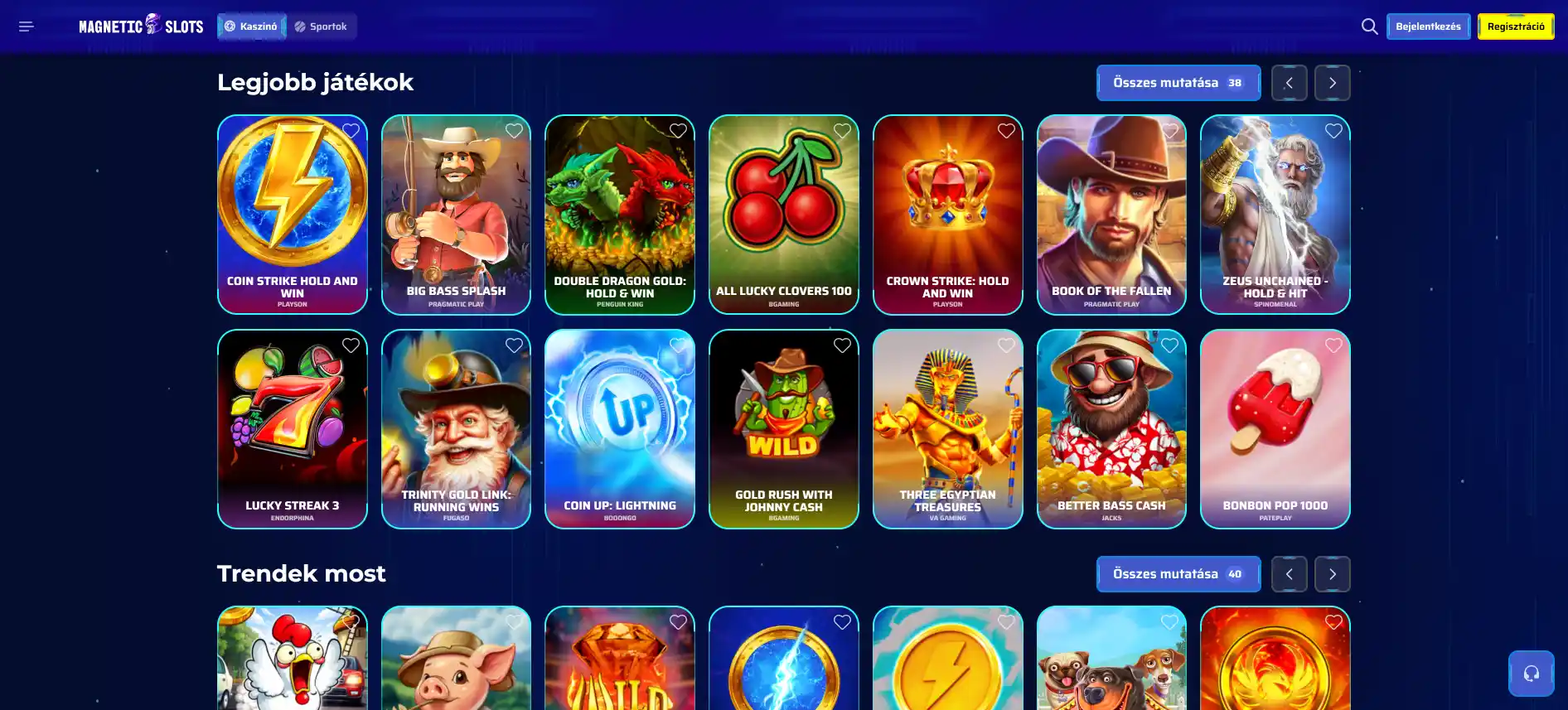Go to next page of Legjobb játékok
The width and height of the screenshot is (1568, 710).
pyautogui.click(x=1332, y=82)
